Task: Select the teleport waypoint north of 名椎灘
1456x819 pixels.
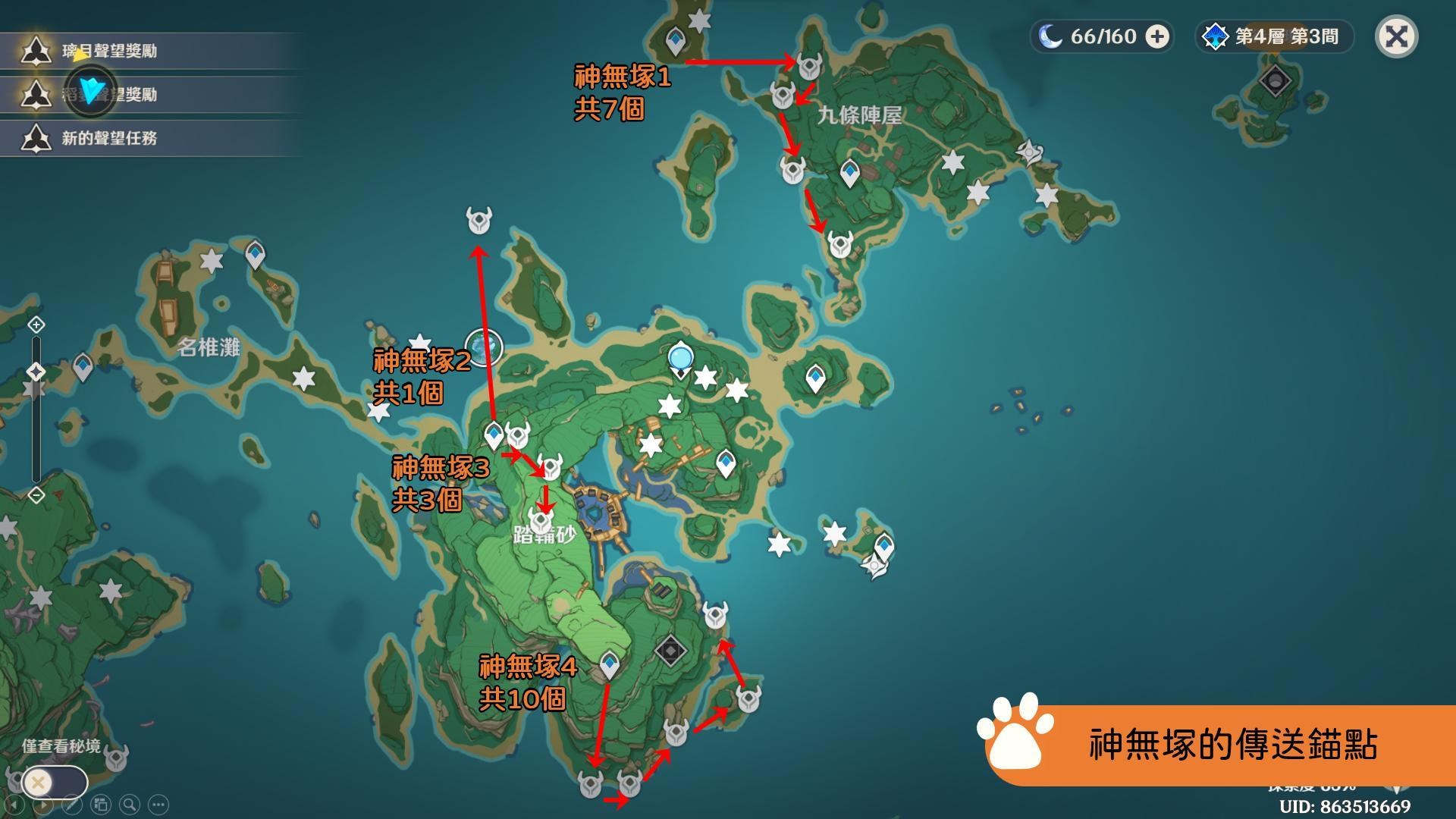Action: click(x=256, y=255)
